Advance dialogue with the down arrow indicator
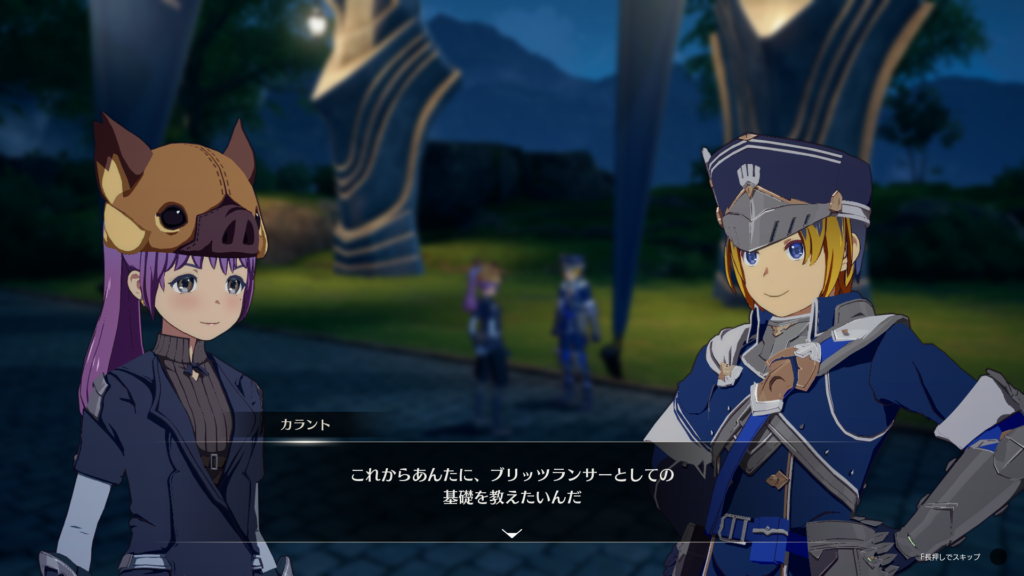Image resolution: width=1024 pixels, height=576 pixels. coord(512,534)
